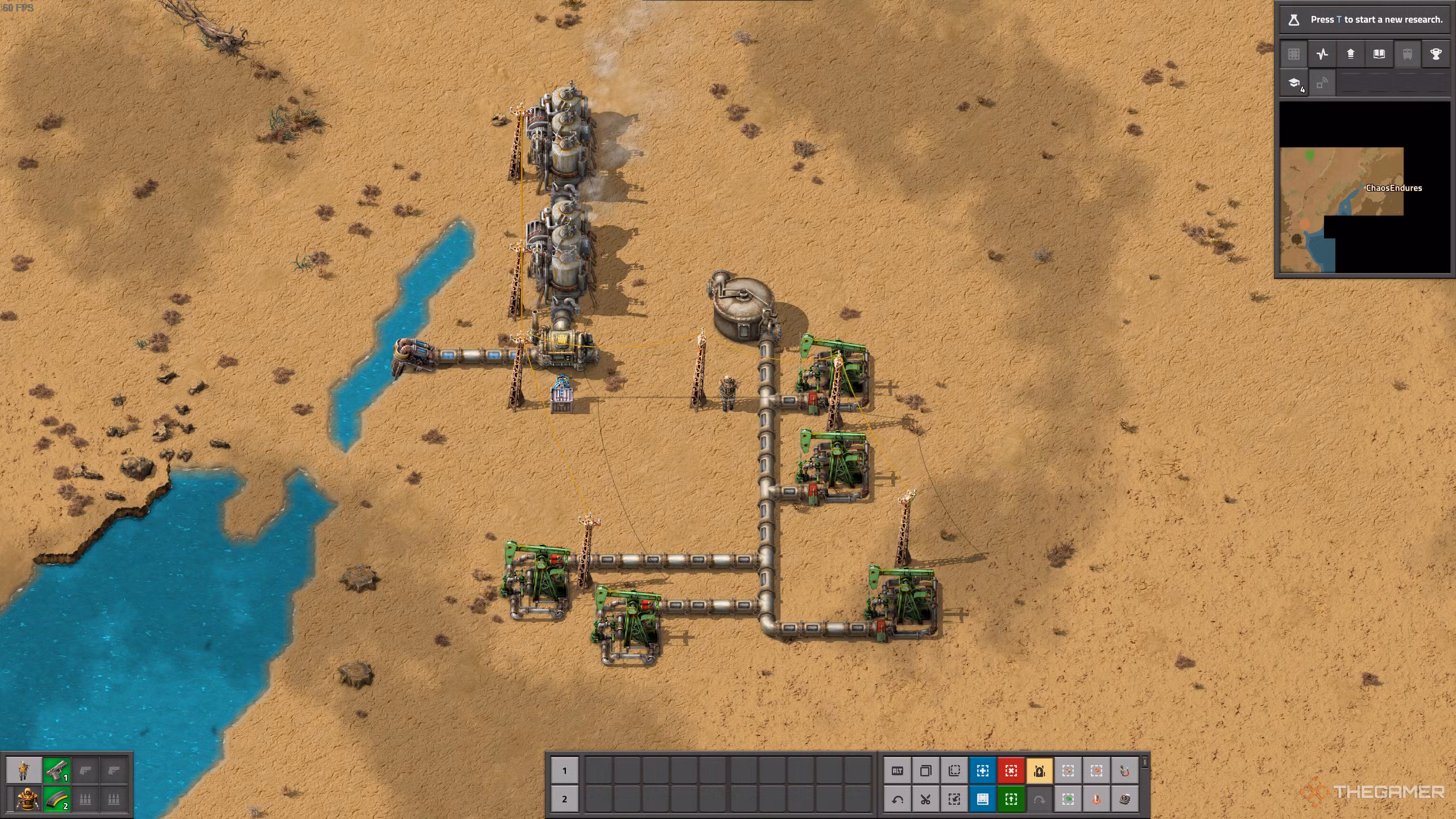Select the armor slot

(27, 800)
